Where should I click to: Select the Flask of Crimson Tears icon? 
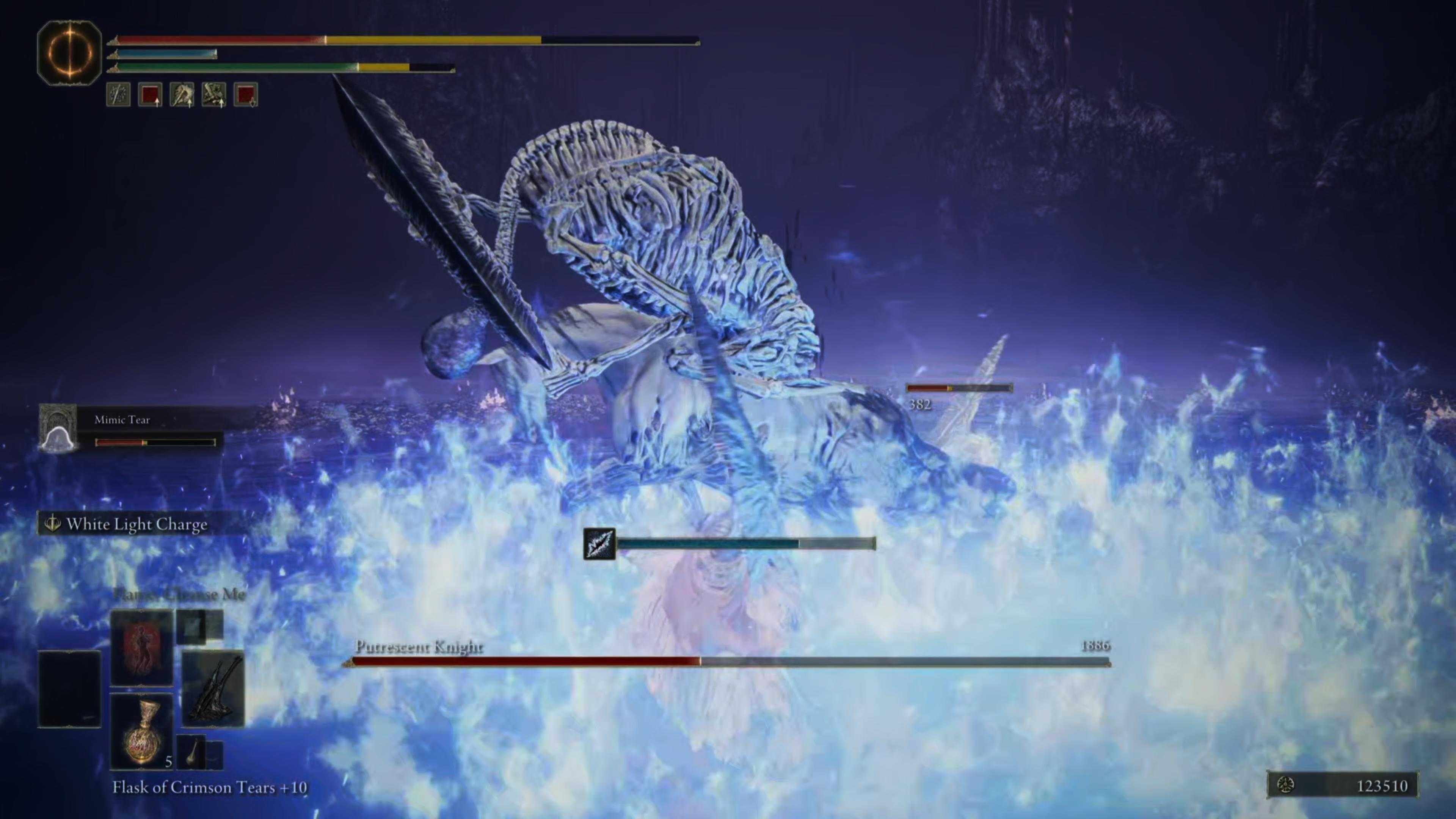143,733
